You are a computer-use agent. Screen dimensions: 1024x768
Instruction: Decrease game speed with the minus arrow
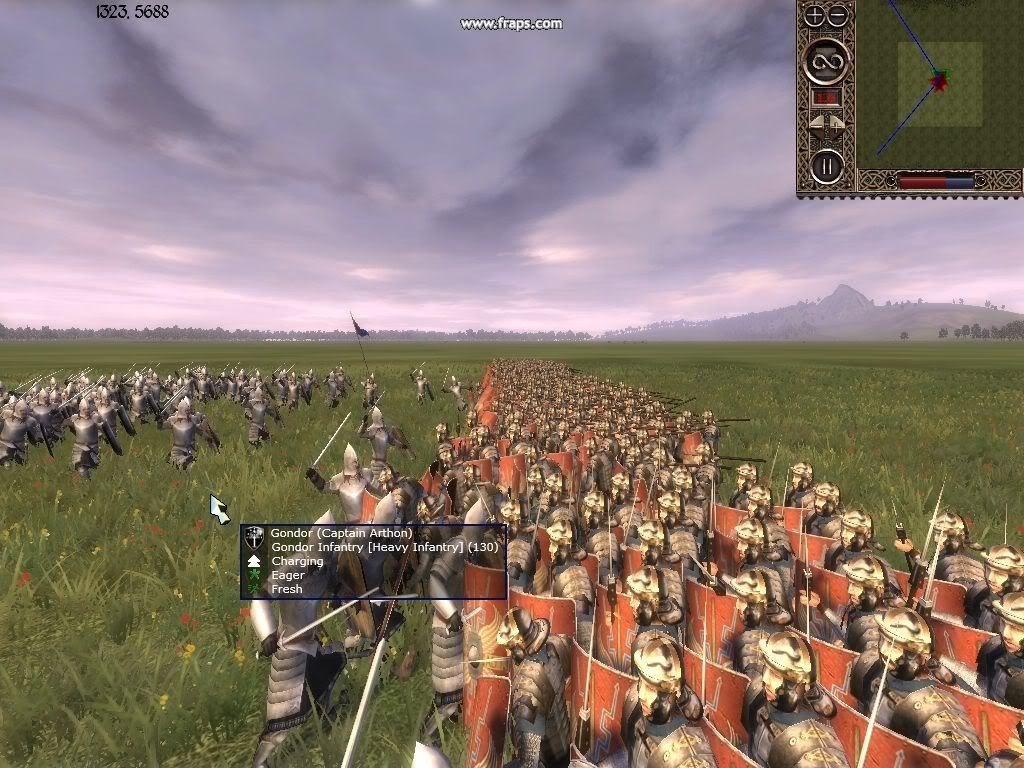click(x=816, y=125)
